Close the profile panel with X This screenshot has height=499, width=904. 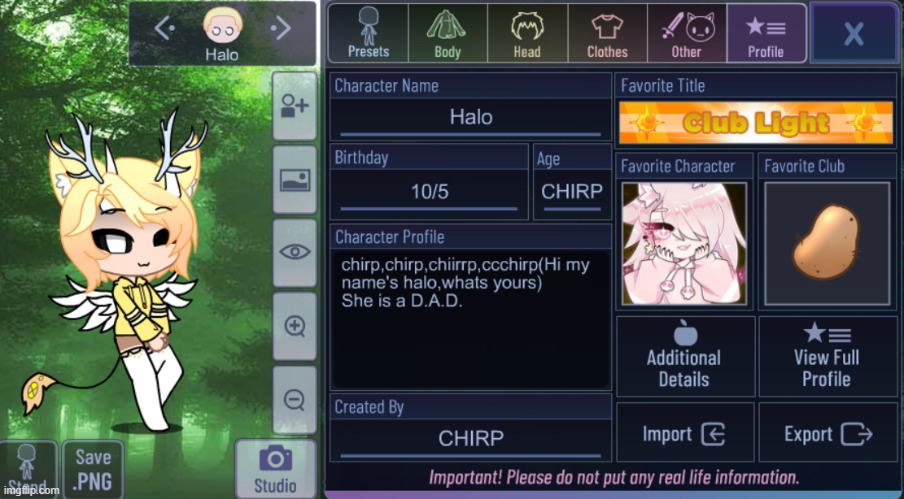853,34
